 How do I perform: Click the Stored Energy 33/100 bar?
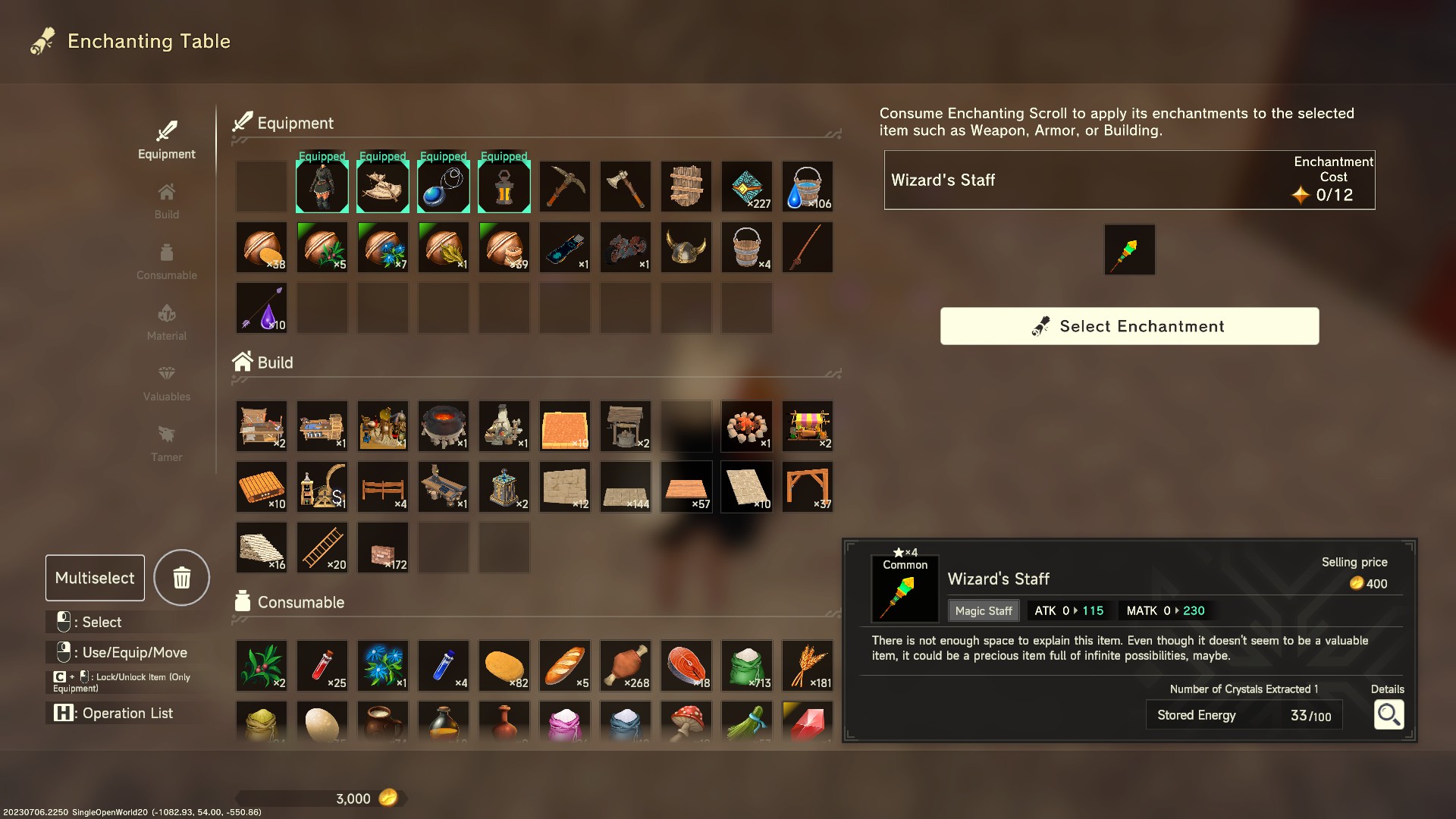[1244, 714]
